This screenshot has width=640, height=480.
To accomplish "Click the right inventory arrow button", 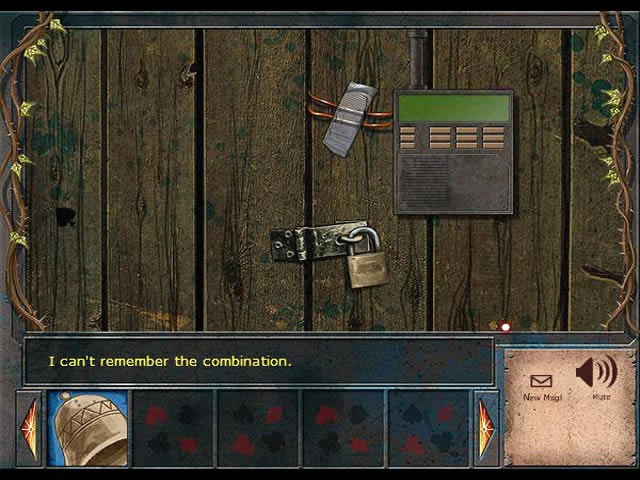I will pos(485,428).
